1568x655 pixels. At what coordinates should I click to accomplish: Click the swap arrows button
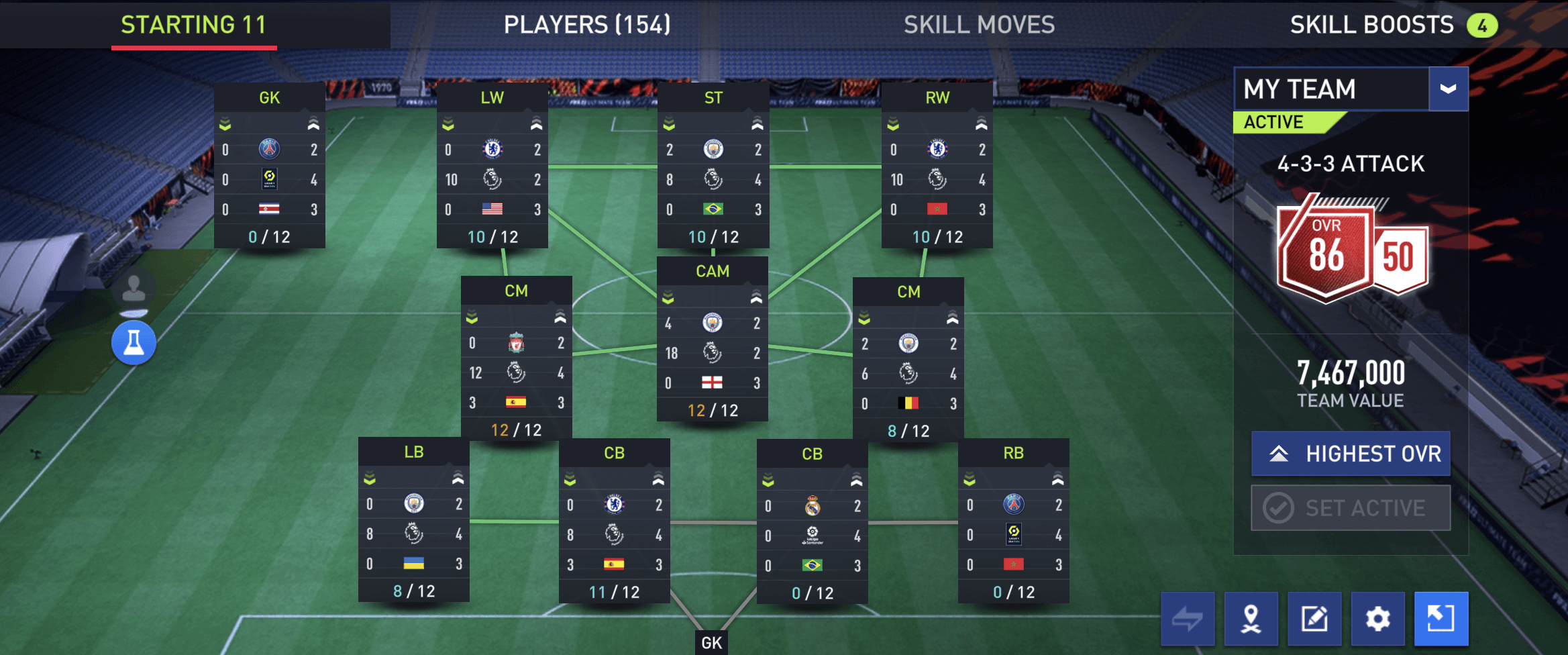(1188, 618)
